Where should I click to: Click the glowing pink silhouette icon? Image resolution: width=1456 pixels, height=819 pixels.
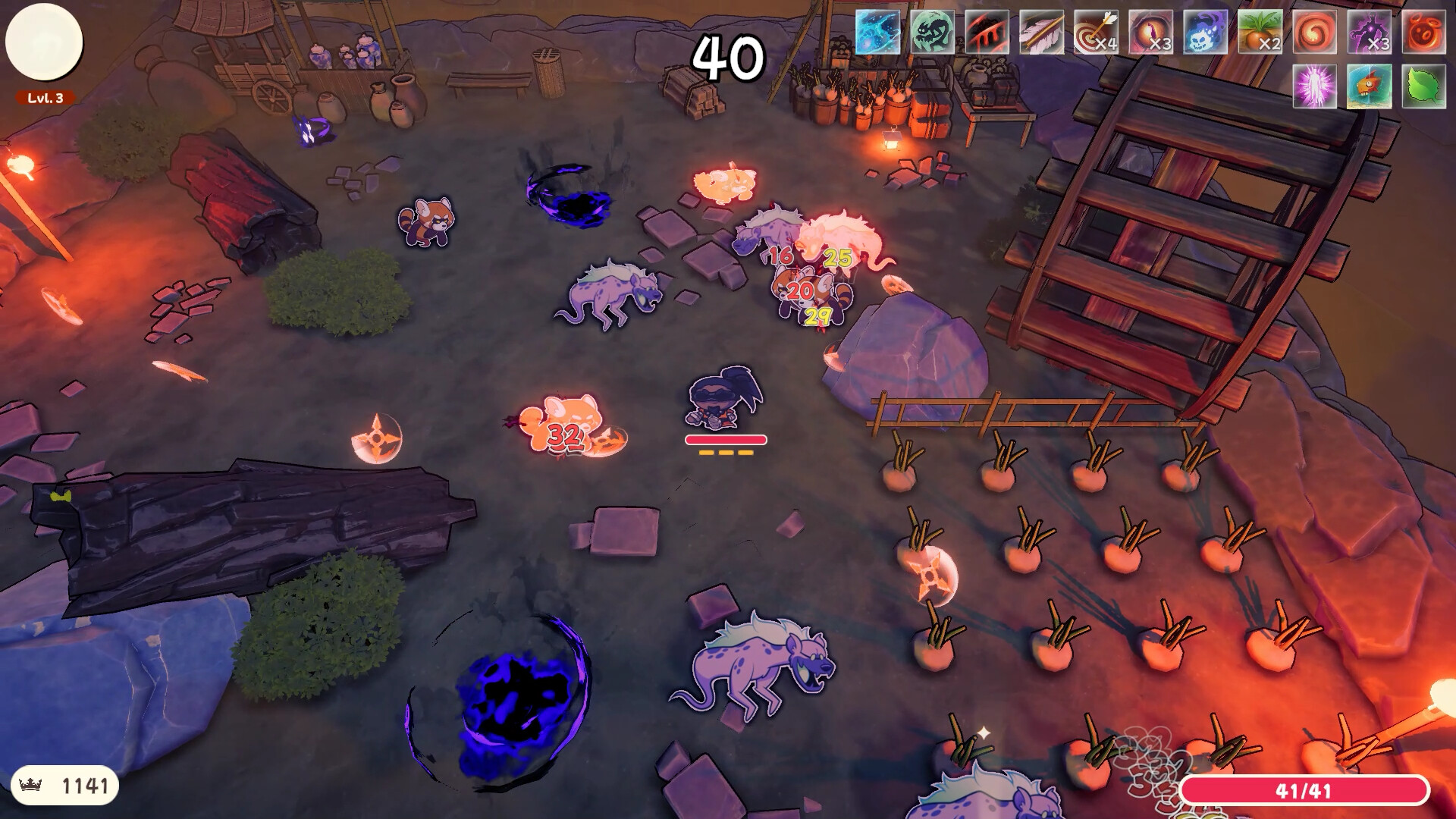1315,86
